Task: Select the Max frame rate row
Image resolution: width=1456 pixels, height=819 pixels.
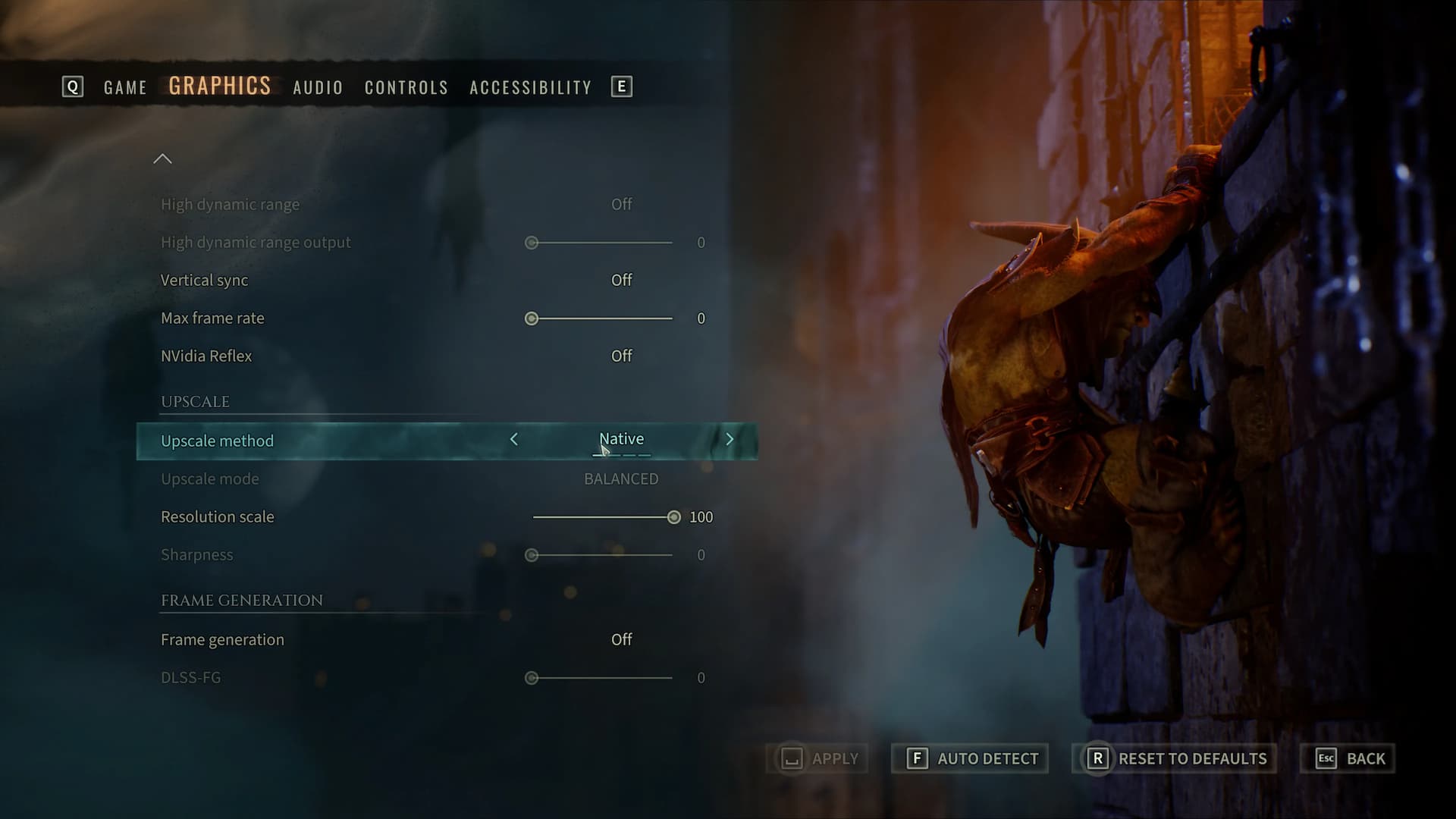Action: click(x=212, y=318)
